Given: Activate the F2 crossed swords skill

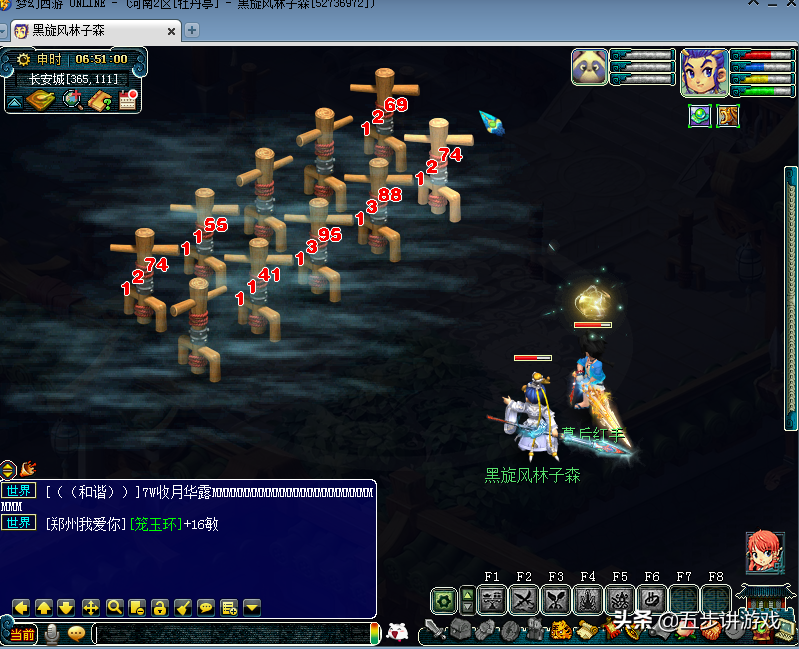Looking at the screenshot, I should (x=524, y=600).
